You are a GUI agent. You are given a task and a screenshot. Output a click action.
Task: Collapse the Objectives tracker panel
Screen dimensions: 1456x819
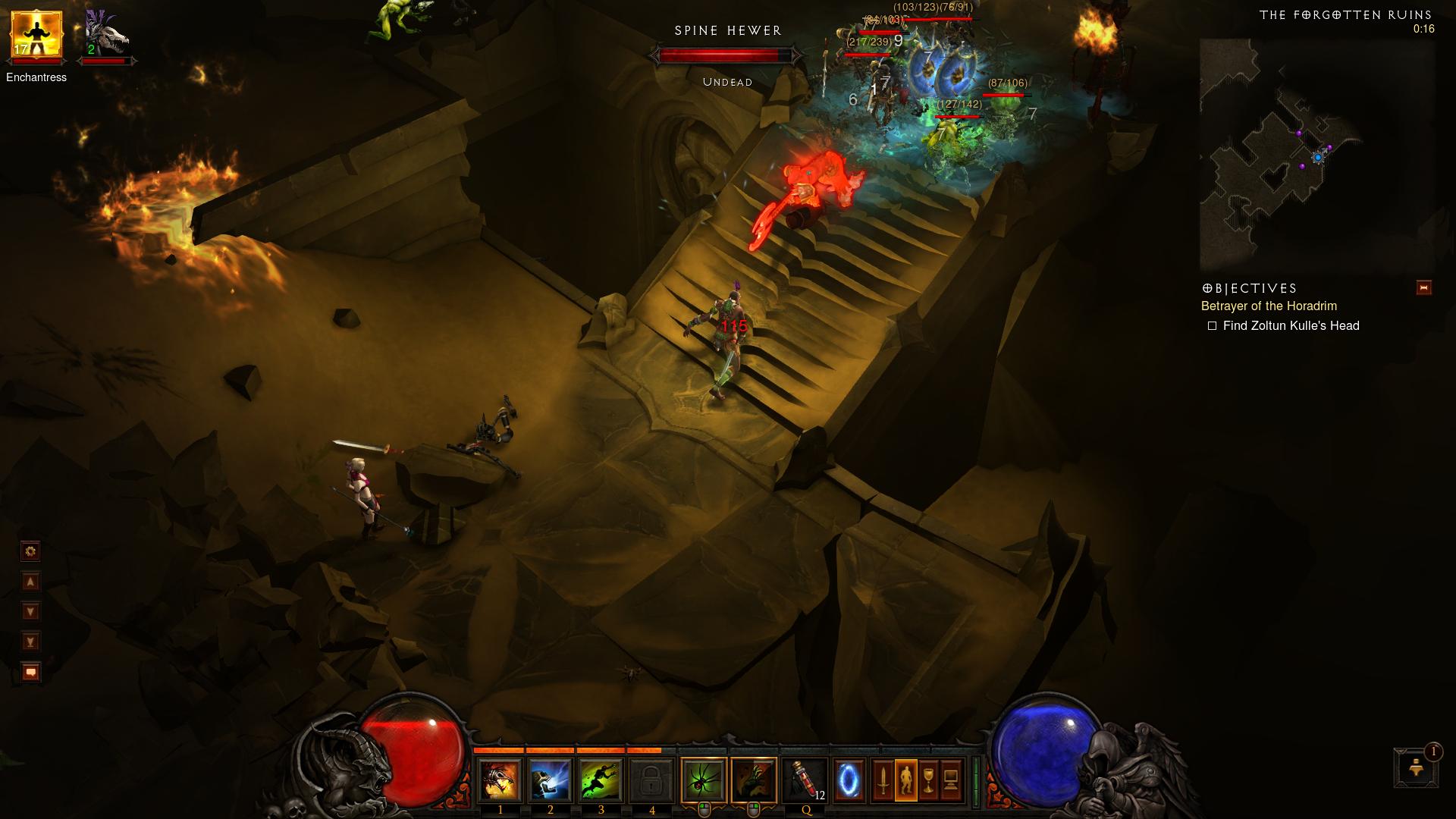pyautogui.click(x=1423, y=287)
